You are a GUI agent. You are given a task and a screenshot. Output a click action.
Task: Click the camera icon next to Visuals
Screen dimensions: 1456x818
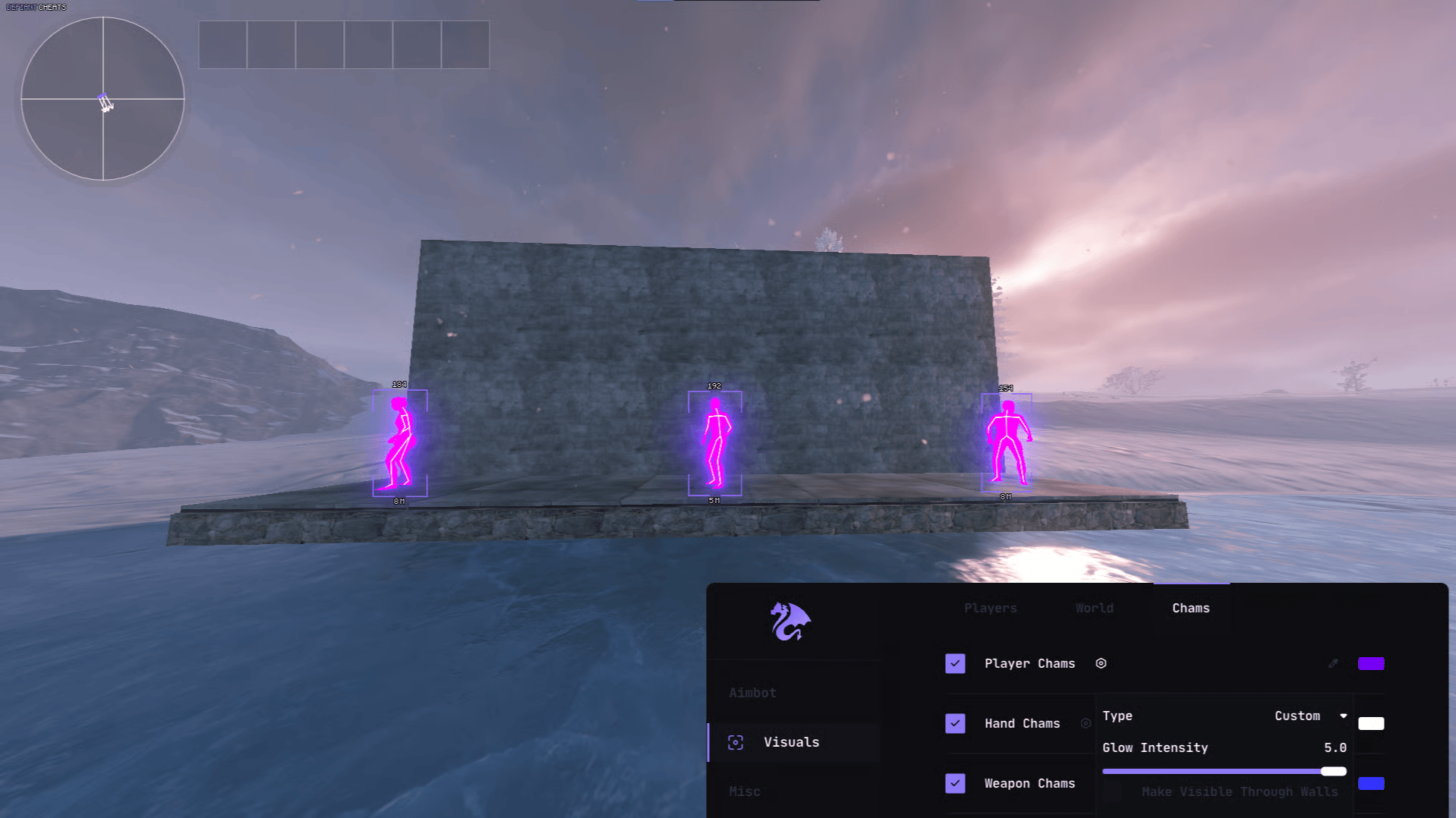[x=734, y=742]
